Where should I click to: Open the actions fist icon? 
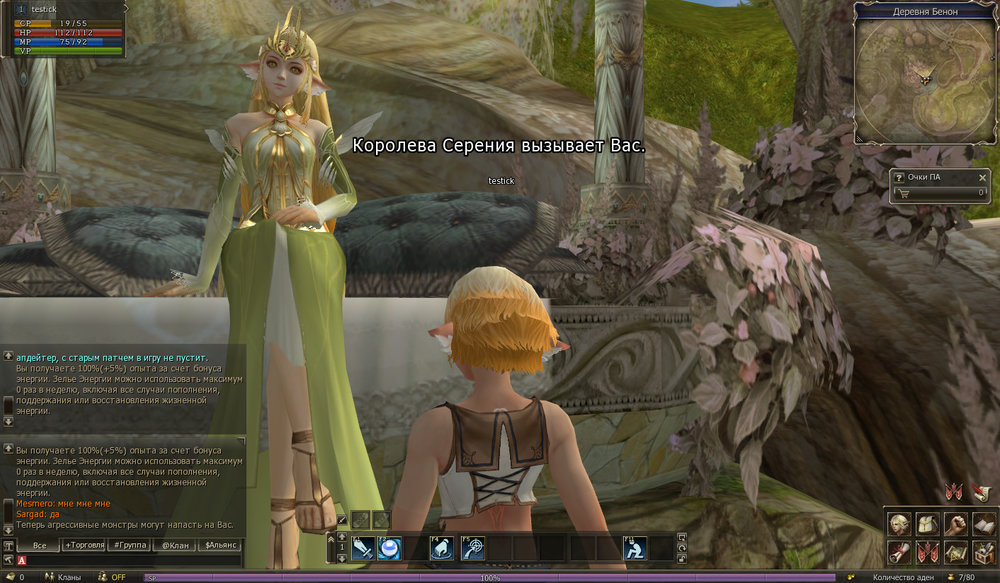[955, 524]
